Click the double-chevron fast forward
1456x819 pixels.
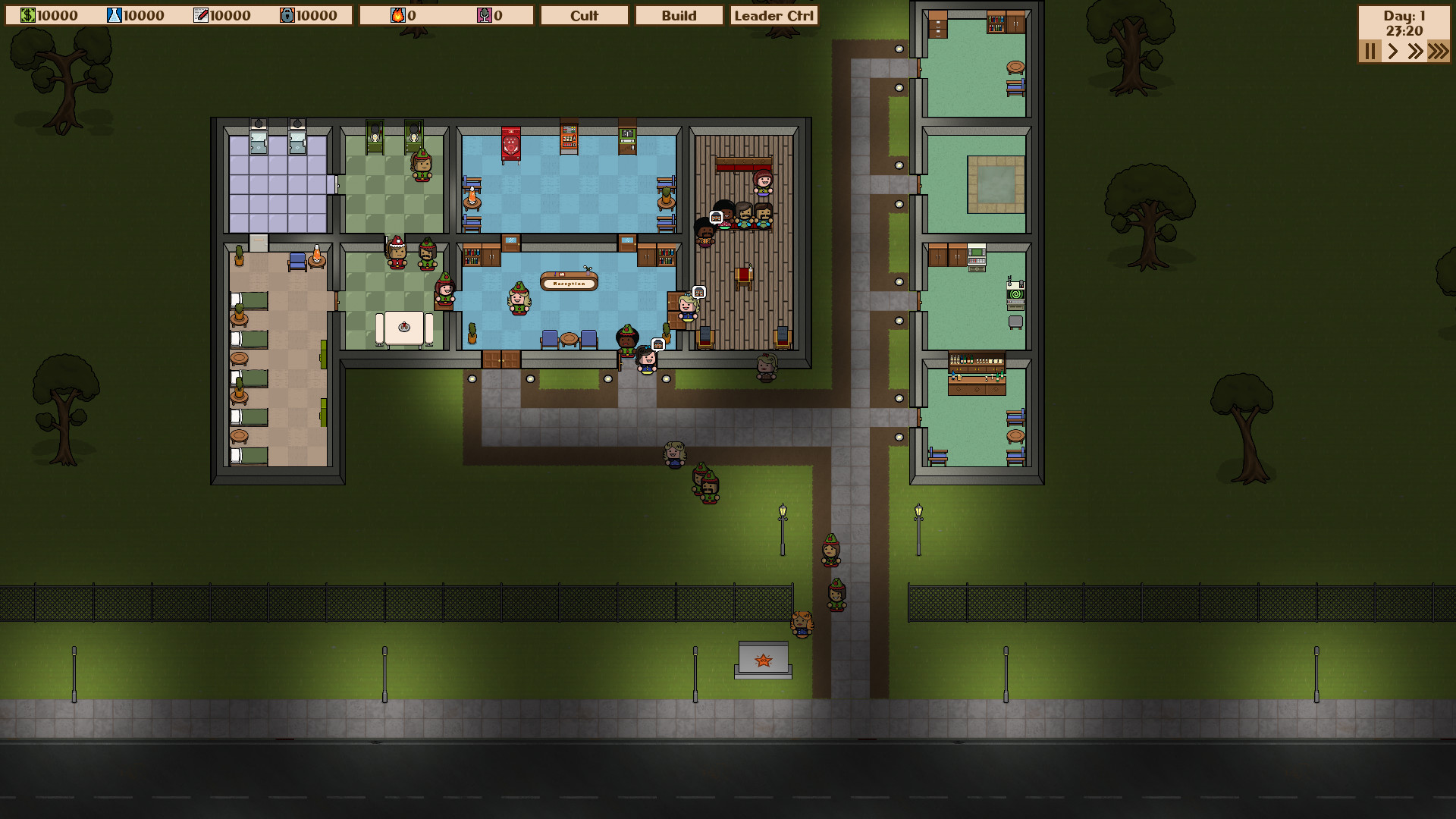click(x=1415, y=52)
